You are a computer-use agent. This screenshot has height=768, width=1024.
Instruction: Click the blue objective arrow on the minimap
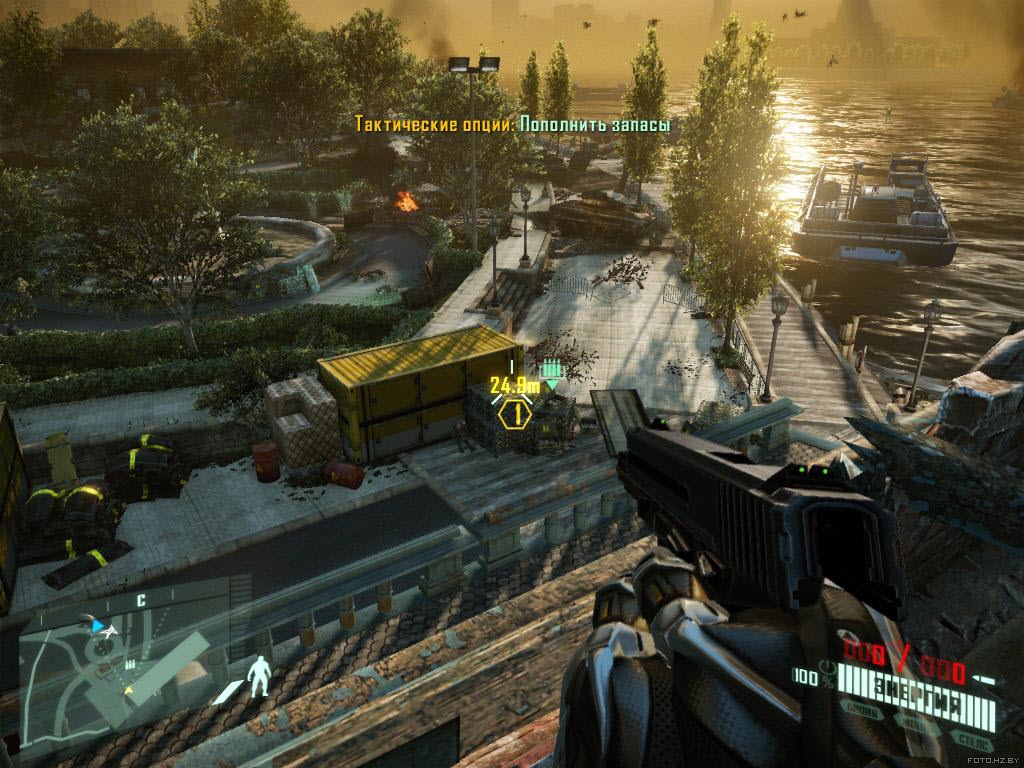[x=98, y=626]
